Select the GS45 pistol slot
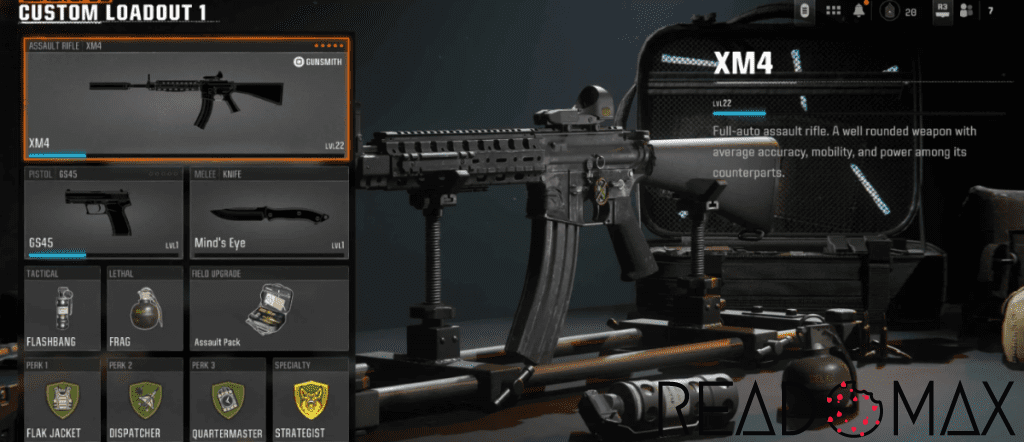The width and height of the screenshot is (1024, 442). tap(104, 213)
